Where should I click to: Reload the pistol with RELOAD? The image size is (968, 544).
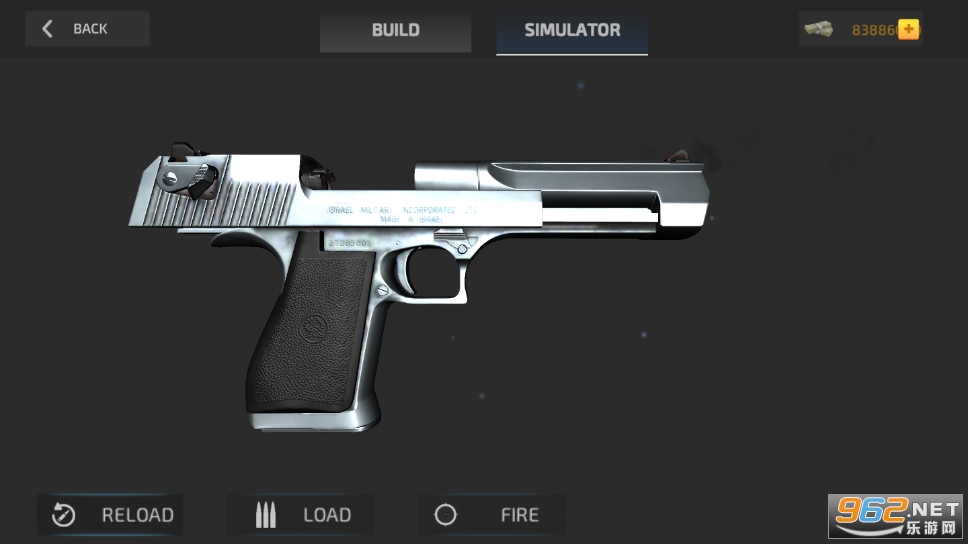point(111,515)
